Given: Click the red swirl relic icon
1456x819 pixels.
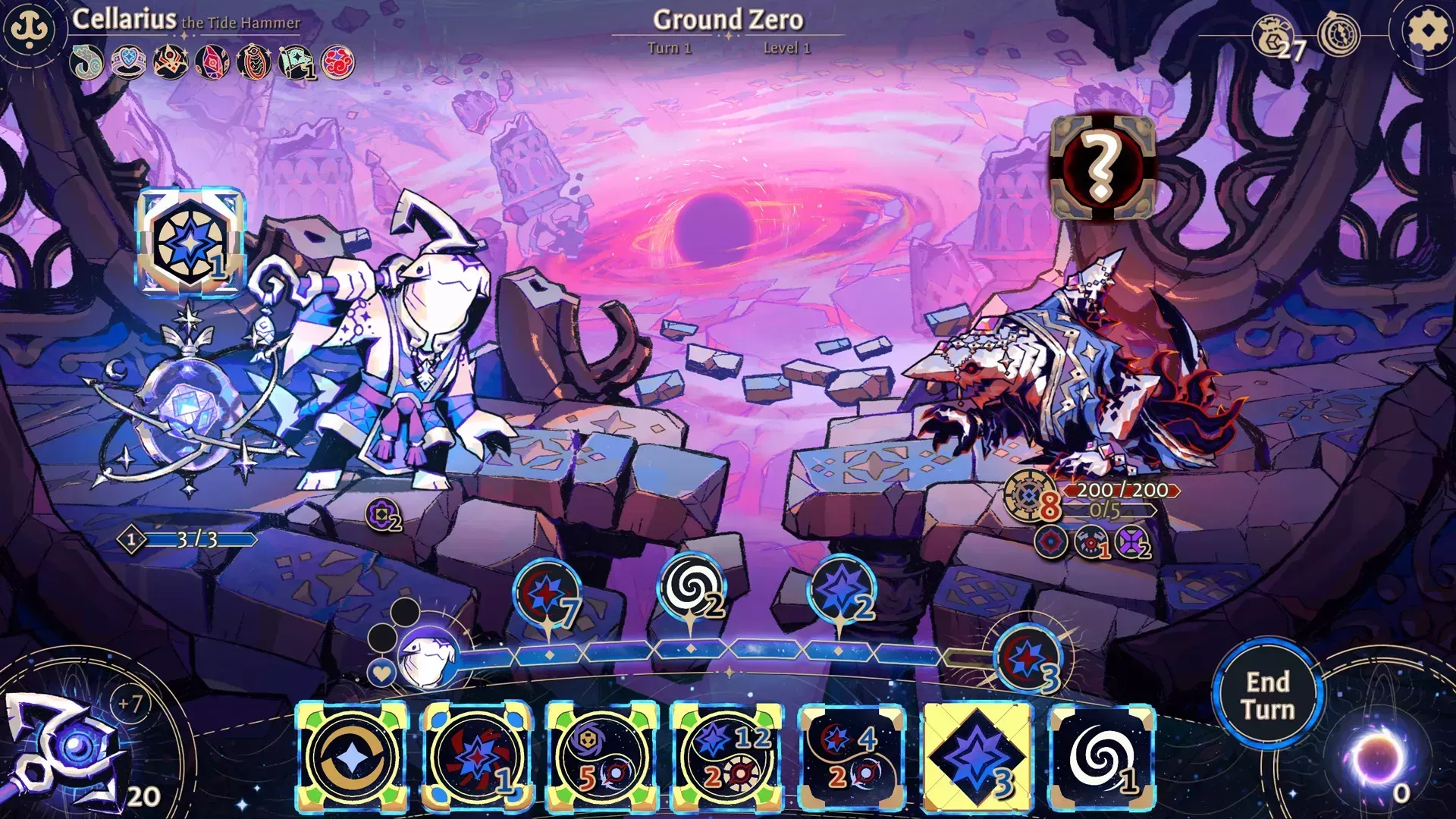Looking at the screenshot, I should tap(336, 63).
